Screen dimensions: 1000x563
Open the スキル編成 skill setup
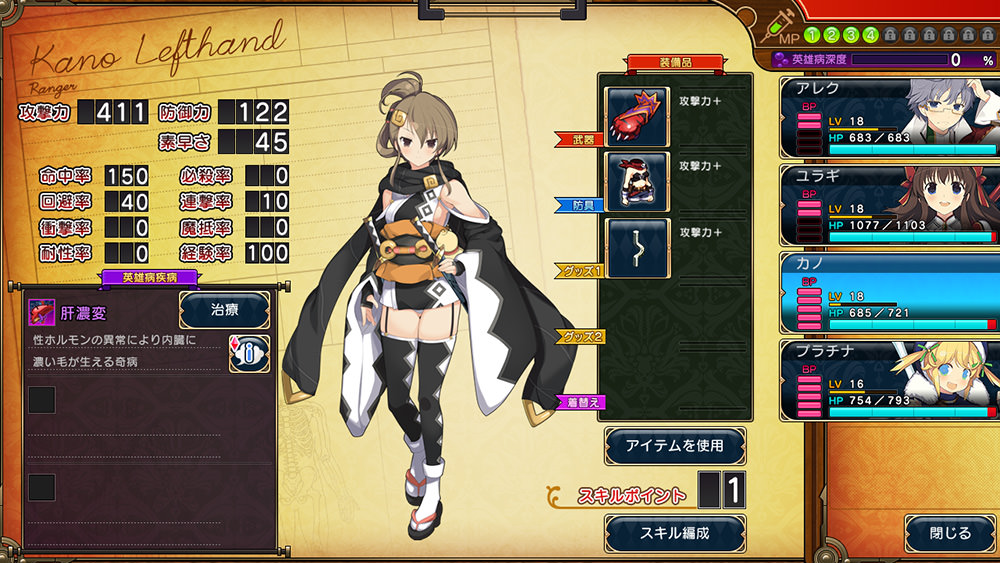click(675, 533)
